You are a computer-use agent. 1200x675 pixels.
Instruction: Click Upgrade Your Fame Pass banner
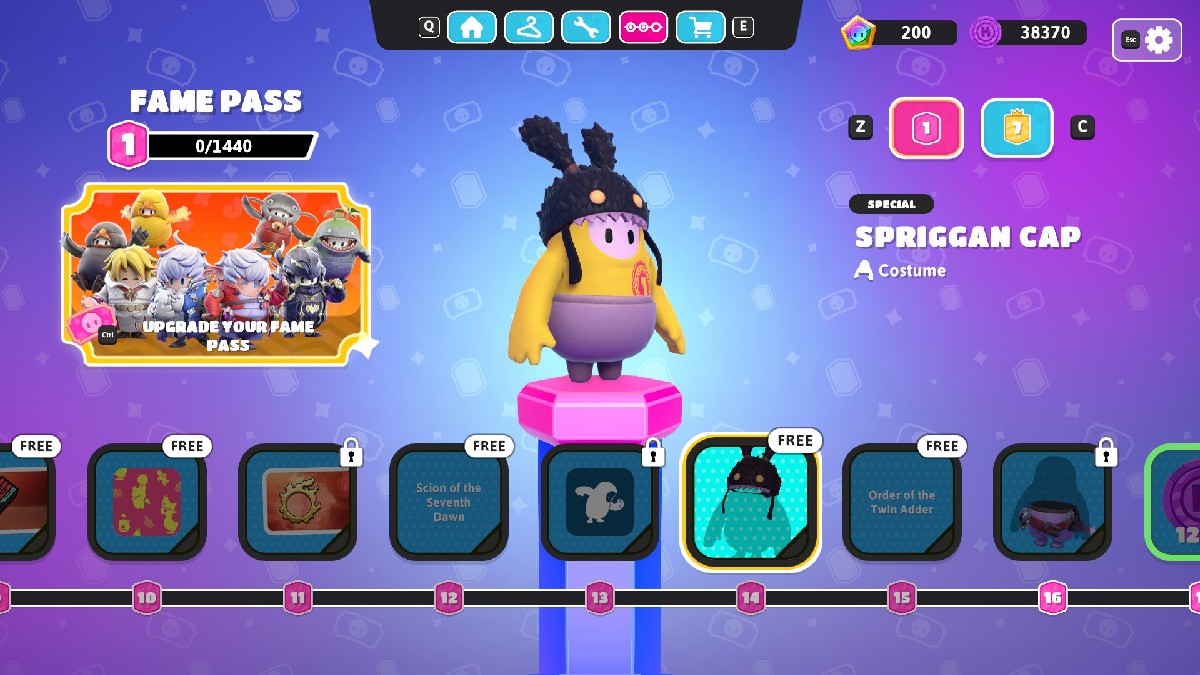coord(216,274)
